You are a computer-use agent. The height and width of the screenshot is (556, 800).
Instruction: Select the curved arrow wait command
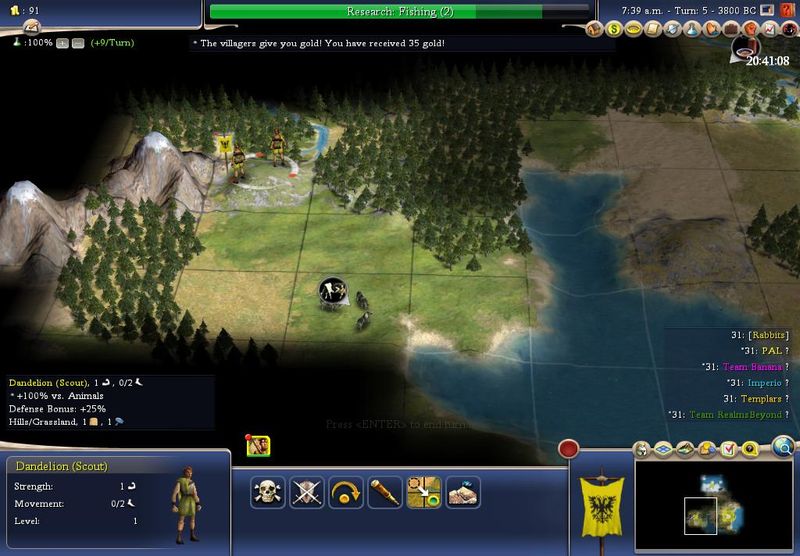(x=345, y=491)
